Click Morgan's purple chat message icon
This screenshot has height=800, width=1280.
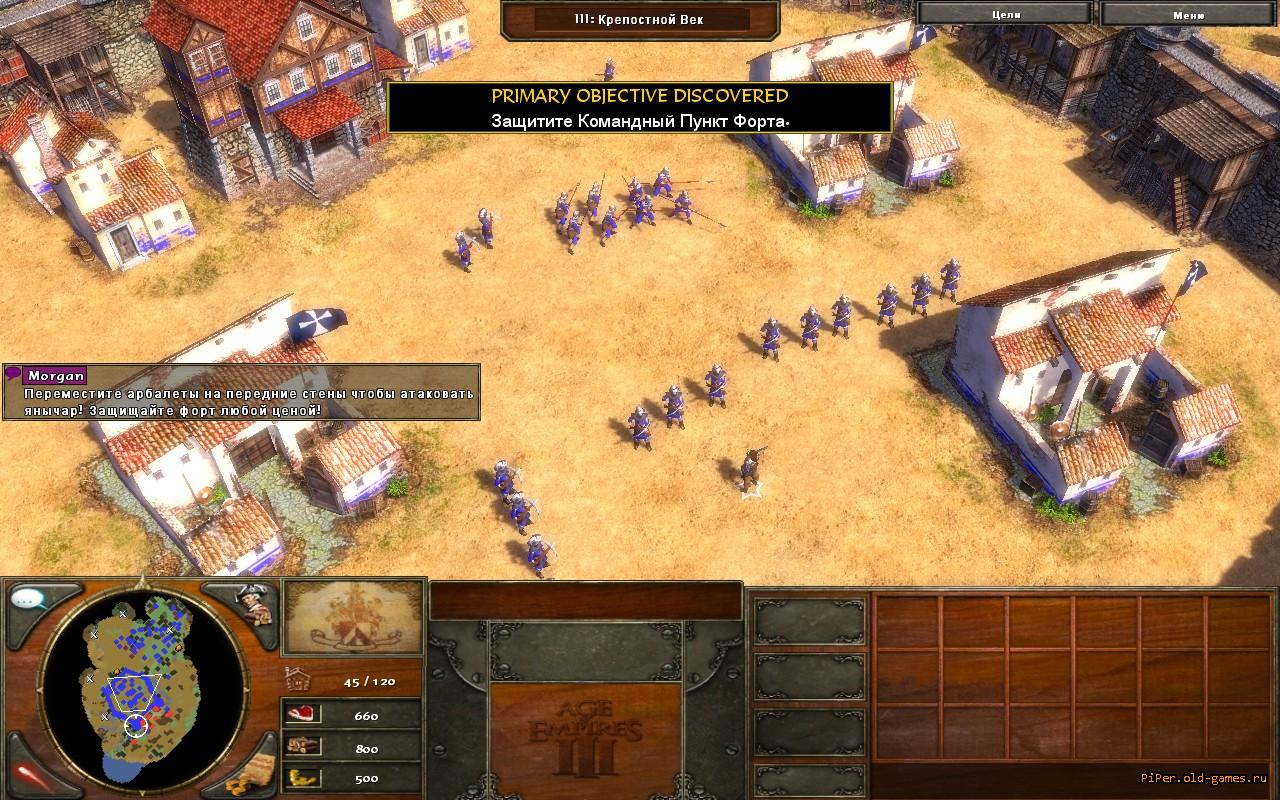point(13,374)
